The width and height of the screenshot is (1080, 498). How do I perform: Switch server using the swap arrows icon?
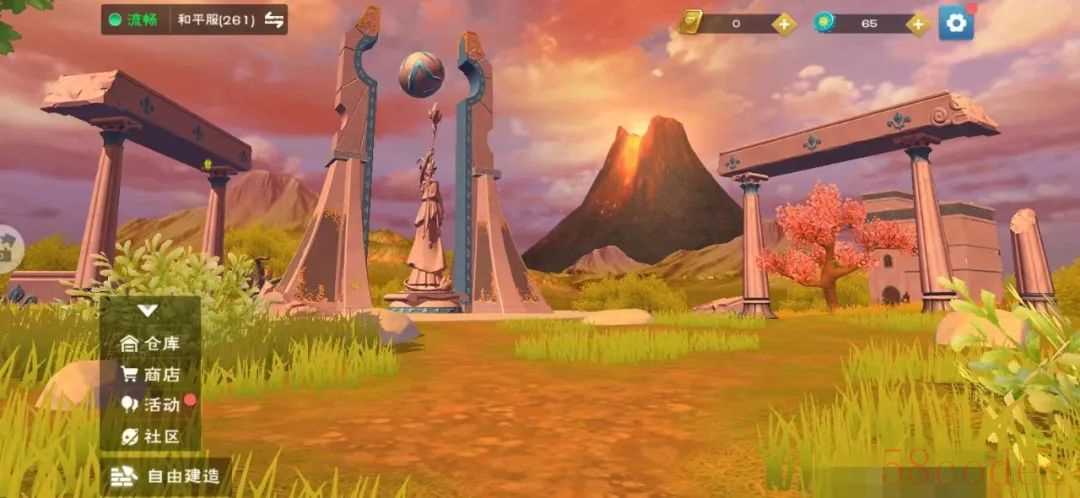pyautogui.click(x=274, y=19)
